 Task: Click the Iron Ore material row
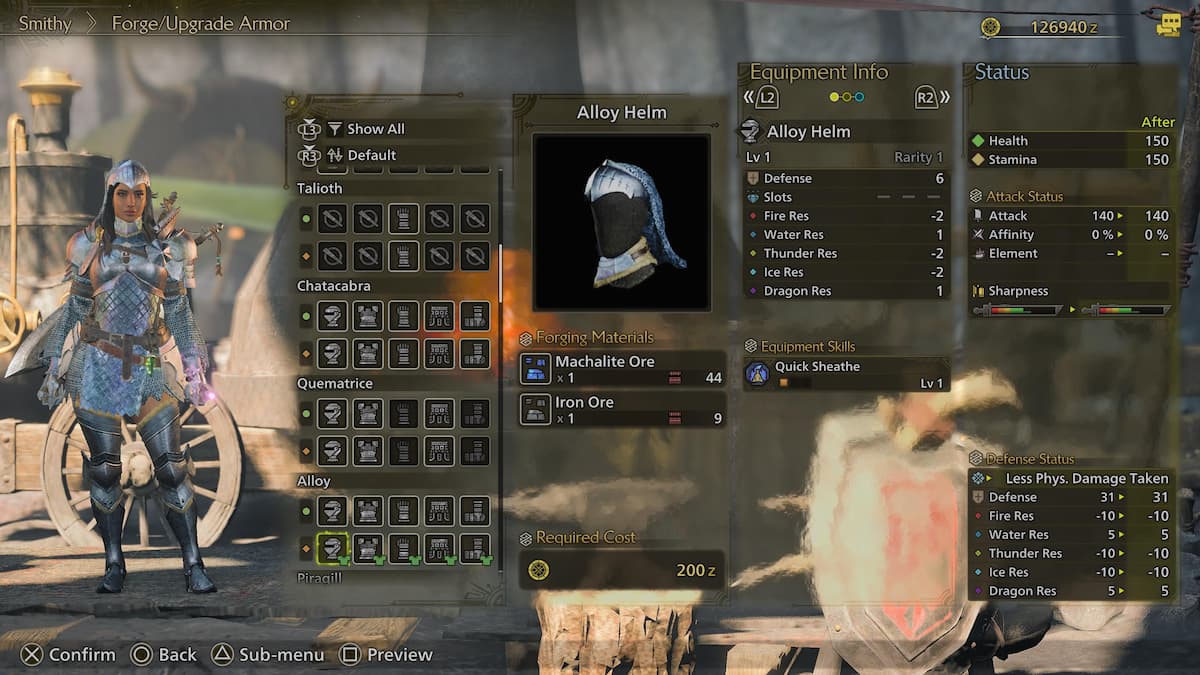pyautogui.click(x=622, y=410)
